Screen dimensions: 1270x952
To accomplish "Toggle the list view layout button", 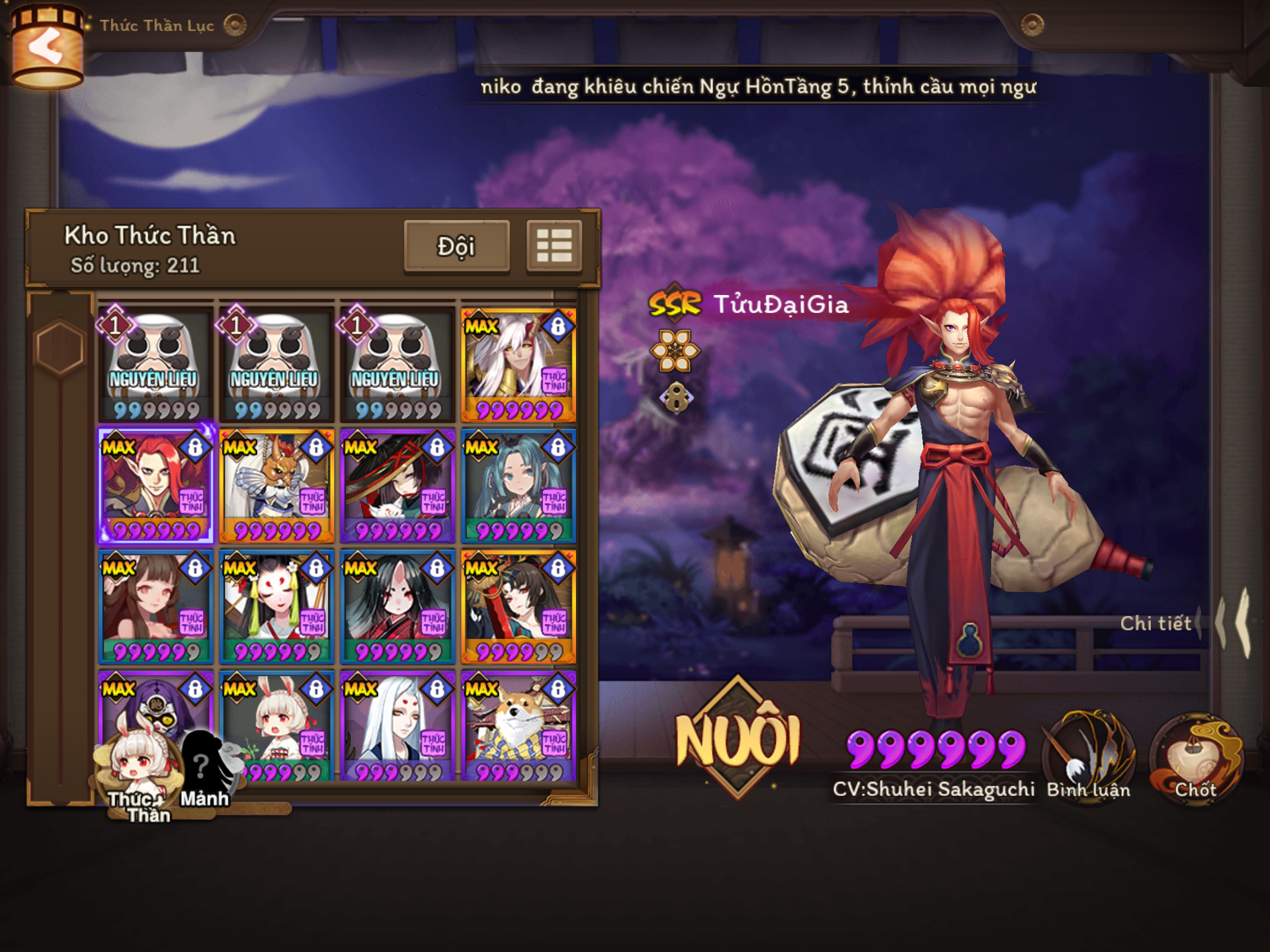I will tap(554, 247).
